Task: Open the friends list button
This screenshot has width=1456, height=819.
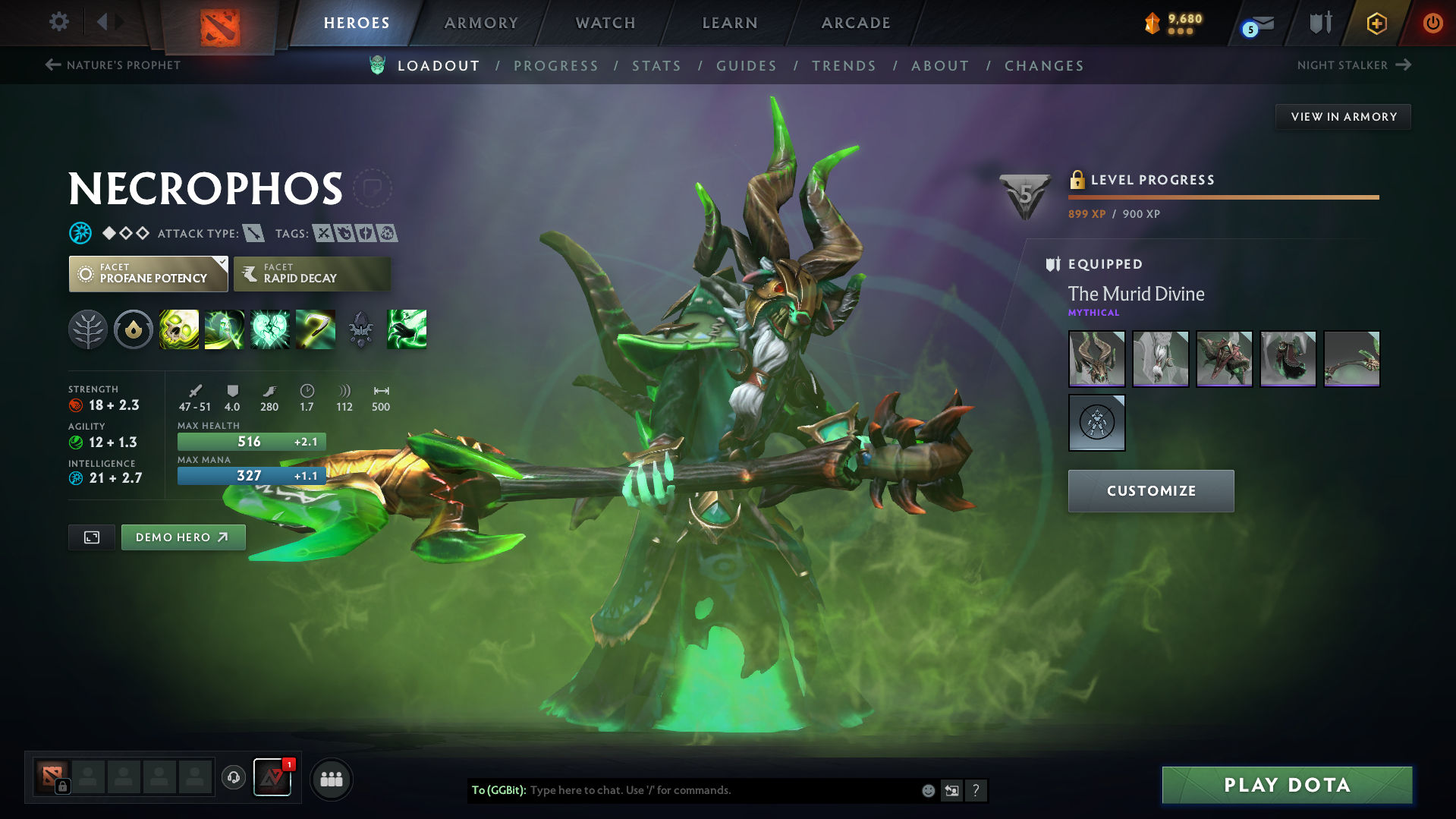Action: [332, 779]
